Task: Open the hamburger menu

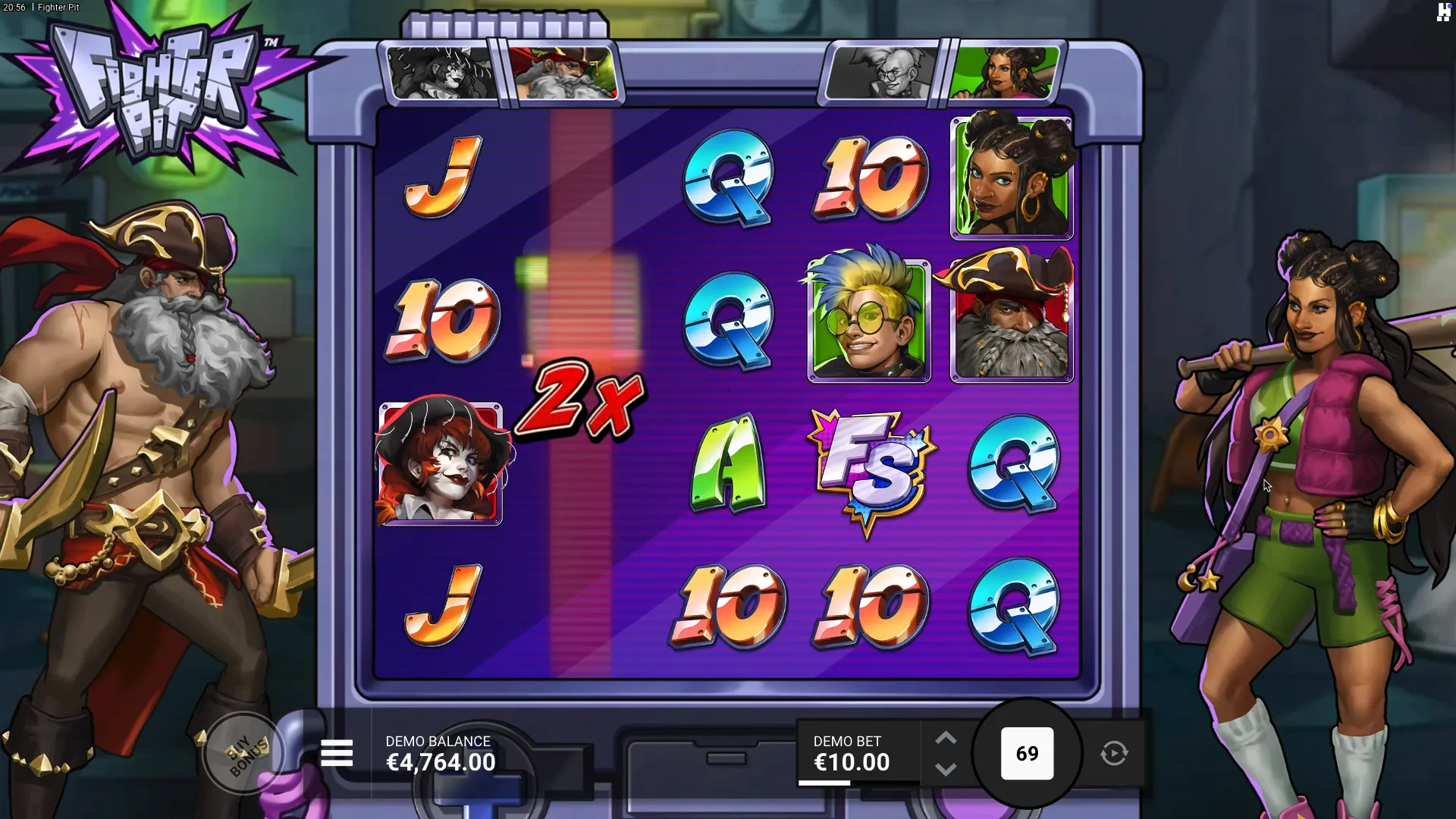Action: (x=337, y=754)
